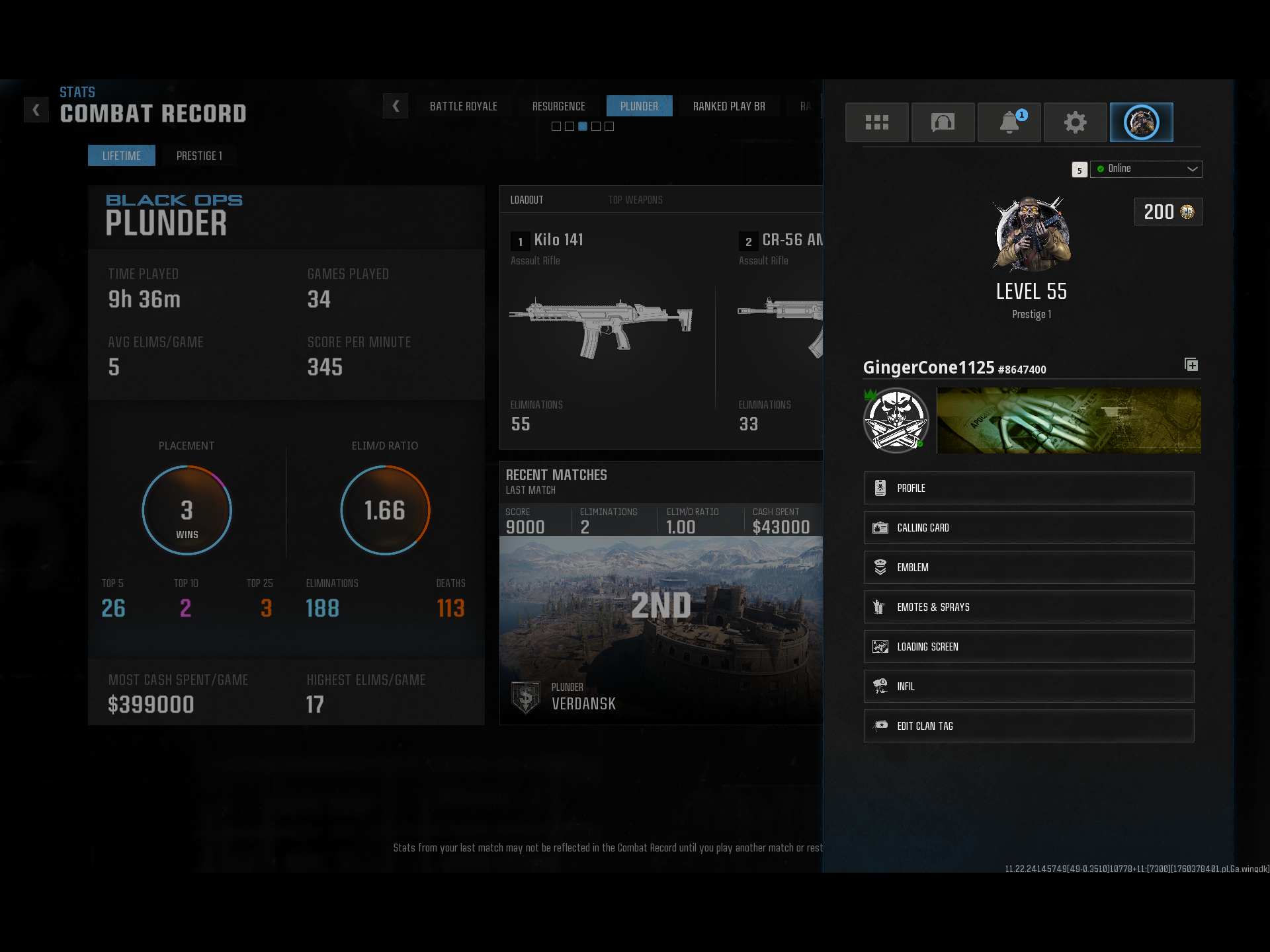Edit the clan tag
Image resolution: width=1270 pixels, height=952 pixels.
1029,726
